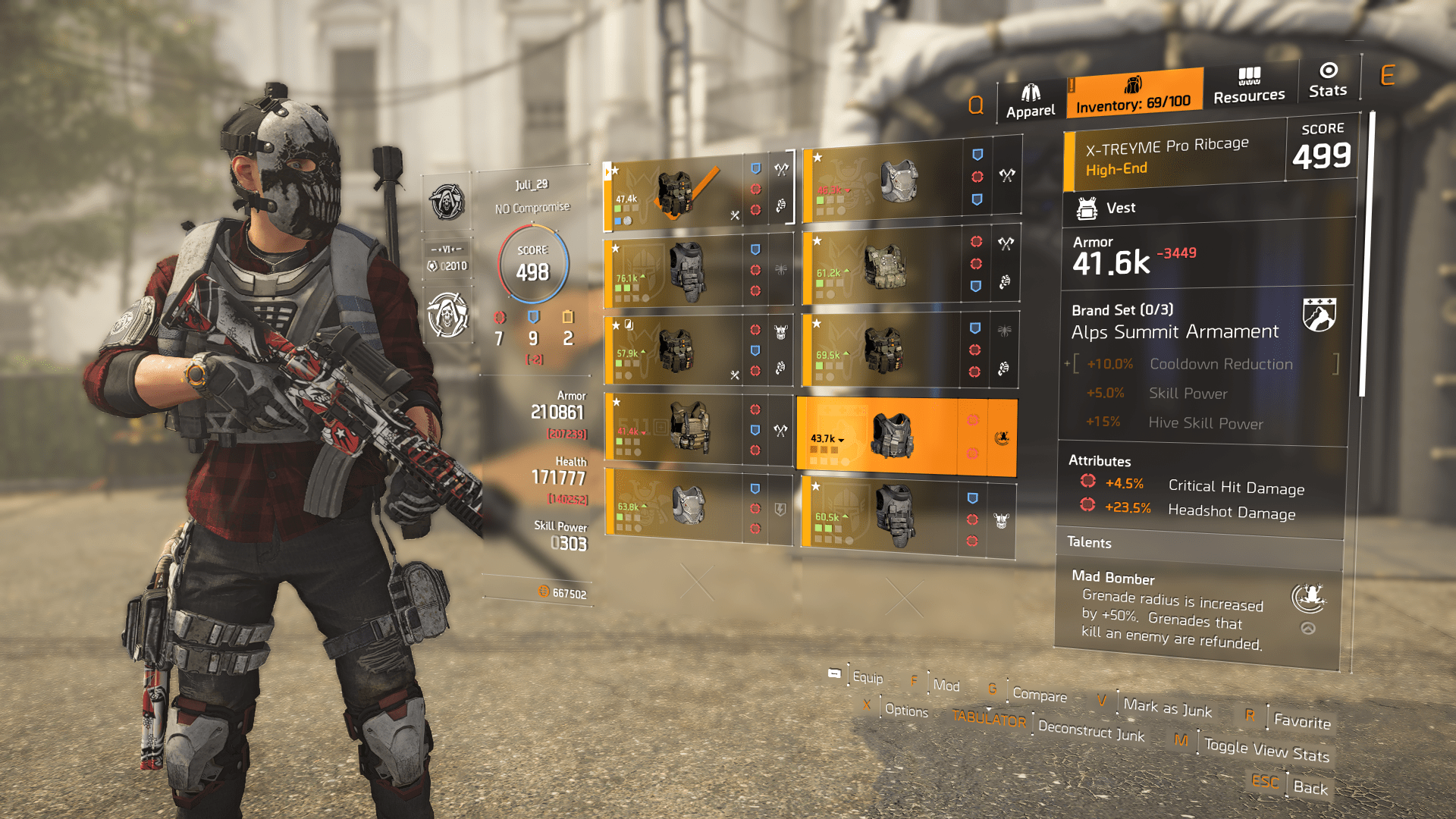Click the Mad Bomber talent frog icon

(x=1310, y=598)
